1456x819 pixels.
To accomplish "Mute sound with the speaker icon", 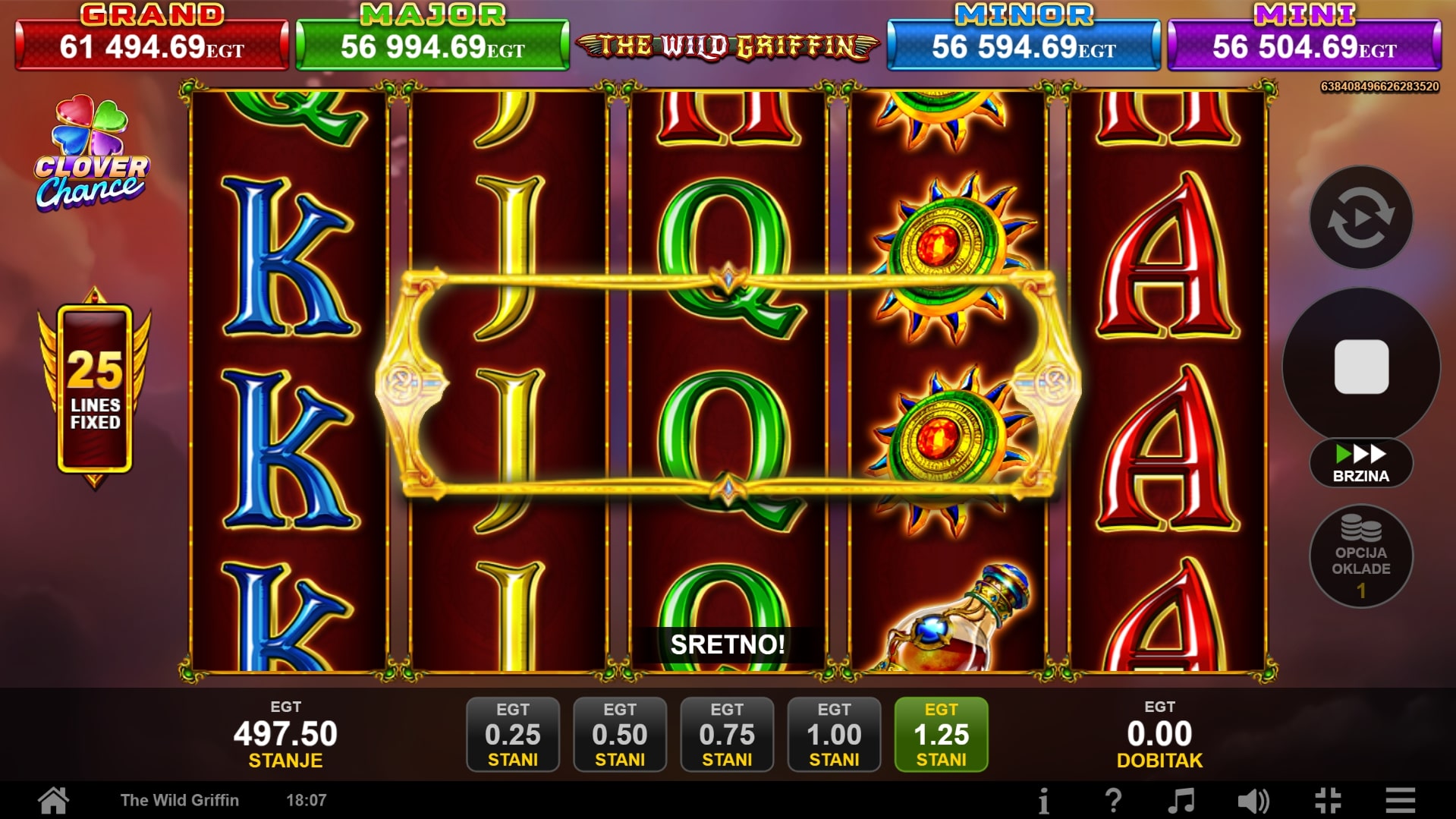I will tap(1253, 800).
